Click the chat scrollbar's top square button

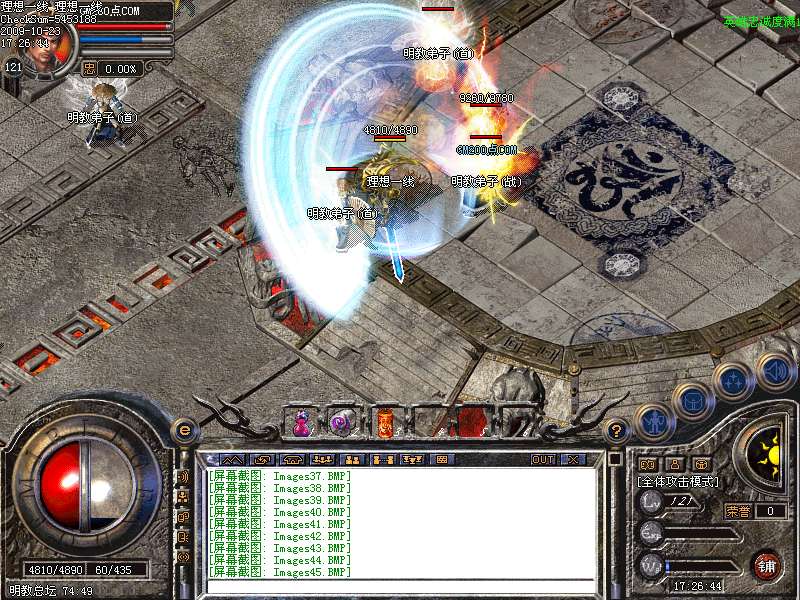click(x=614, y=460)
